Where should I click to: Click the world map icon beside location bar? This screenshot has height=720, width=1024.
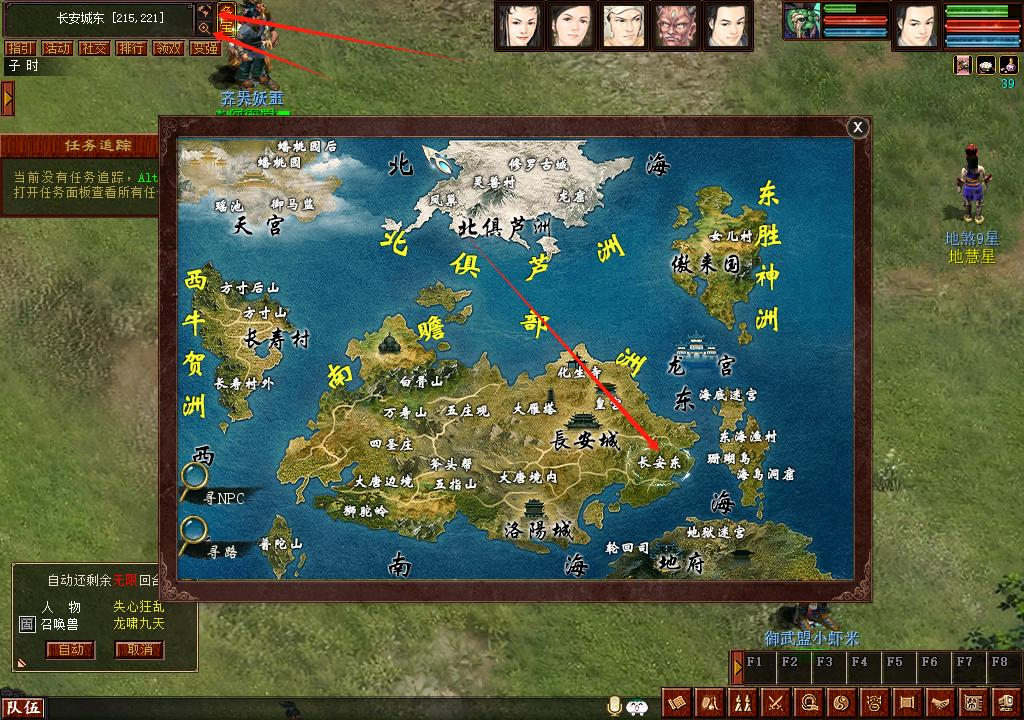205,10
